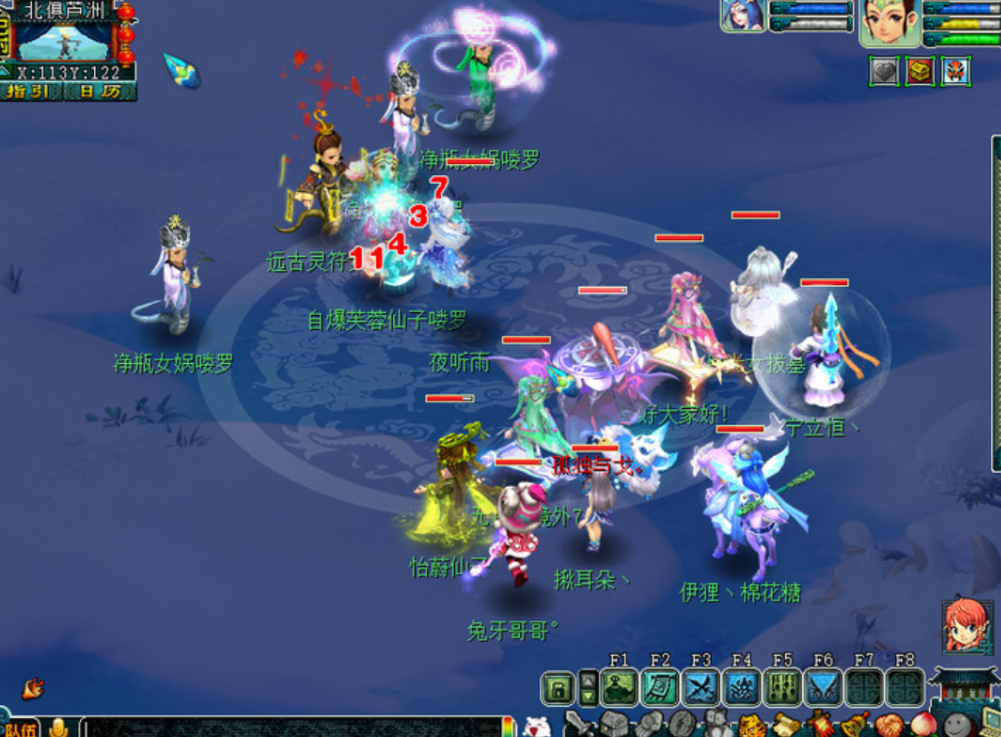Click the gray heart buff icon
Screen dimensions: 1001x737
pyautogui.click(x=884, y=71)
